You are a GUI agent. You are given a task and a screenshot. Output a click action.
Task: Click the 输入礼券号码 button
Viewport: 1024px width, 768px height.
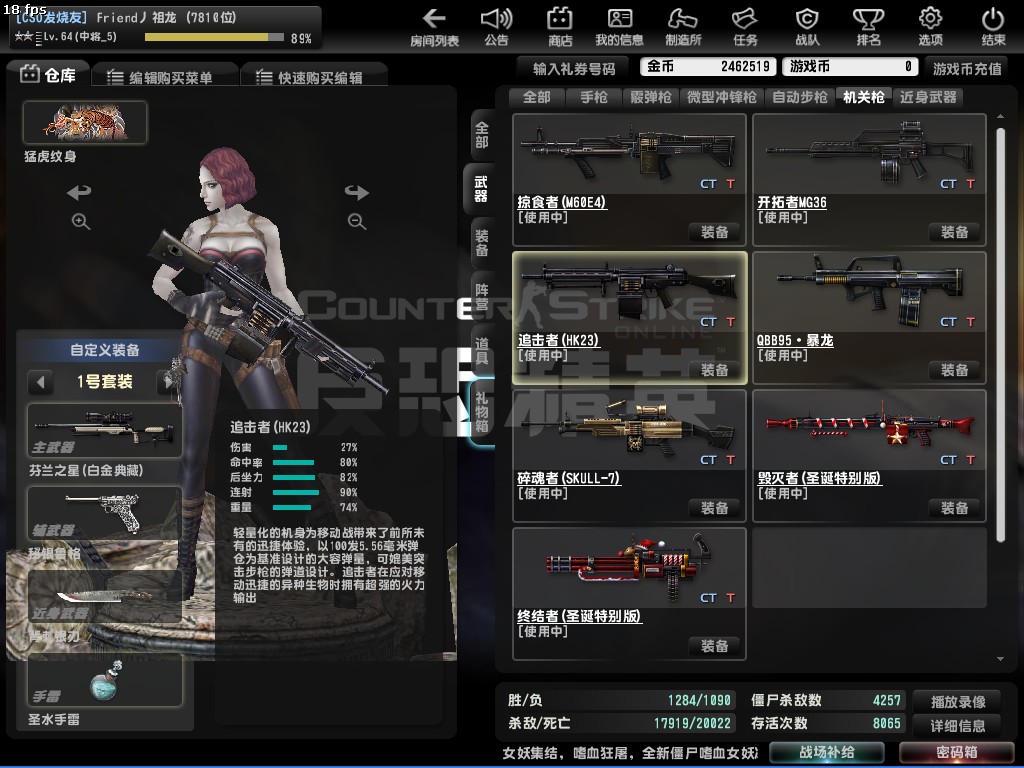(x=574, y=67)
